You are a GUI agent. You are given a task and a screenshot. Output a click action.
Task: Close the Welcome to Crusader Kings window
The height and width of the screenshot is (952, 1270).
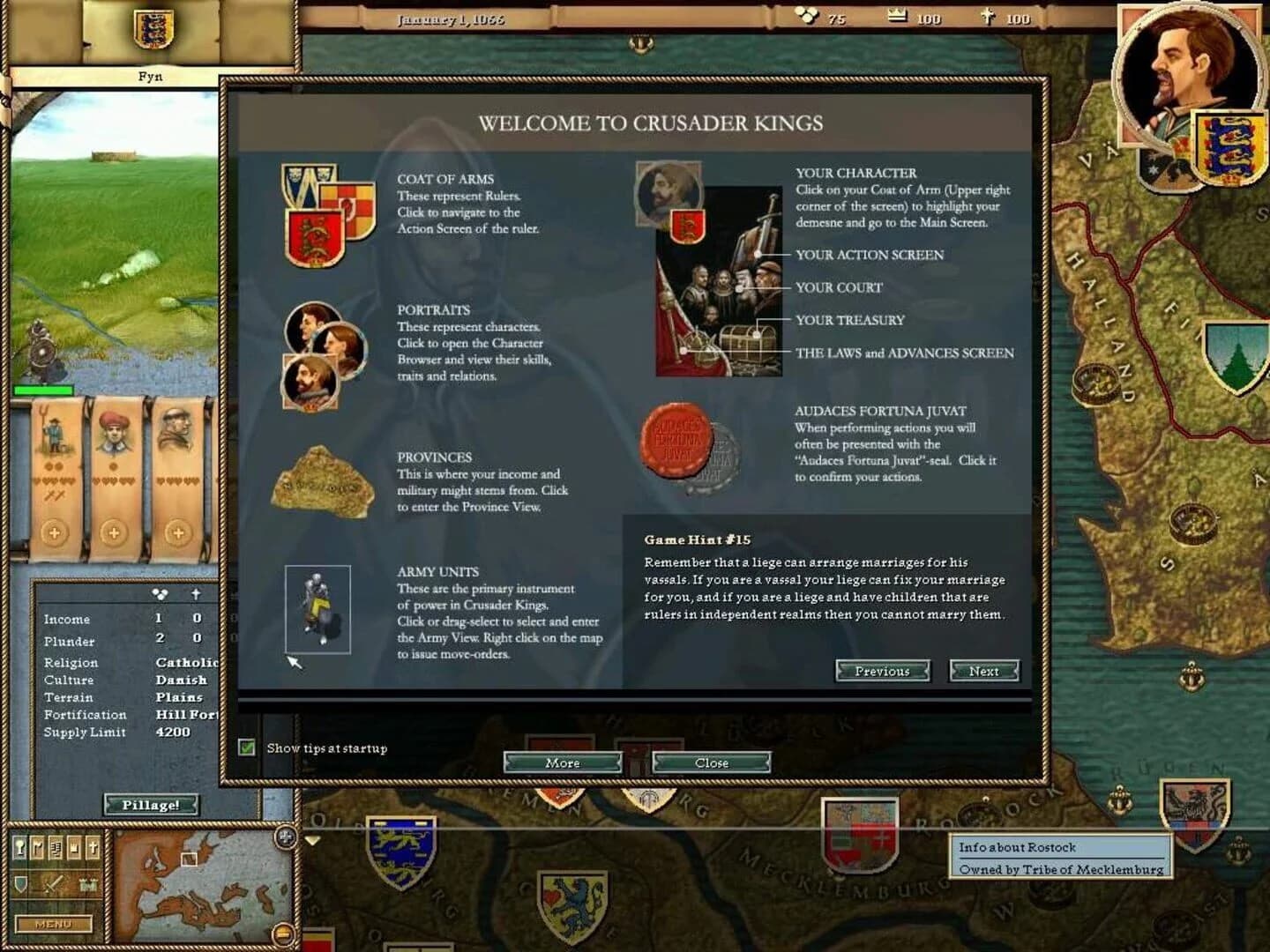tap(711, 762)
